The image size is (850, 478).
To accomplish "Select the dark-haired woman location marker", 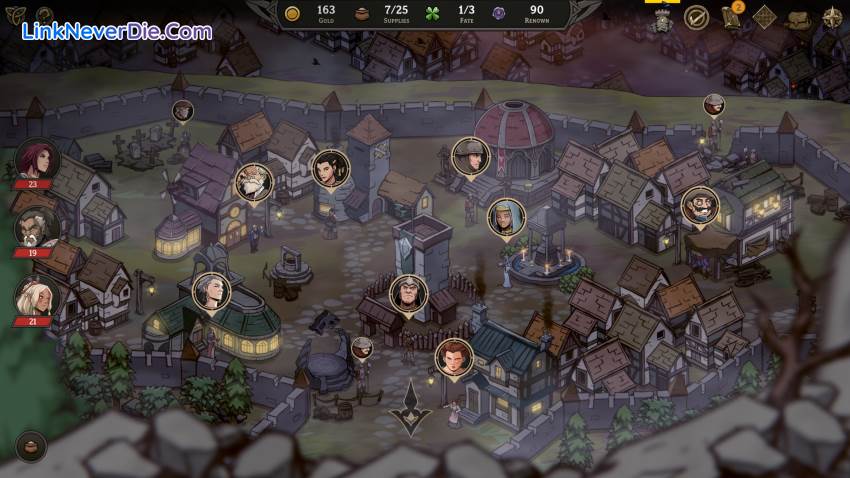I will 328,168.
